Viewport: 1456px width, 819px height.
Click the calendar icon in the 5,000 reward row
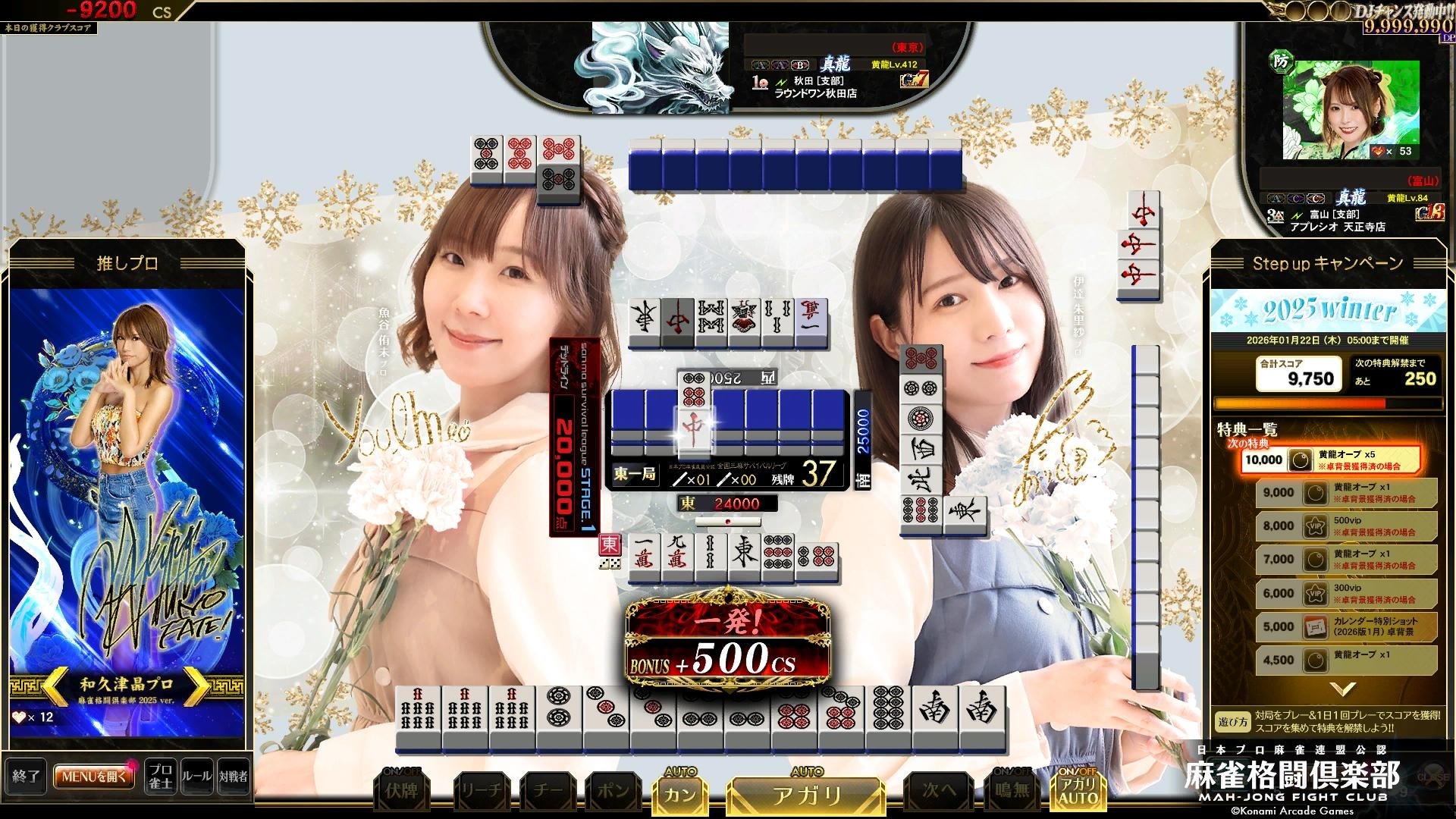pyautogui.click(x=1314, y=626)
